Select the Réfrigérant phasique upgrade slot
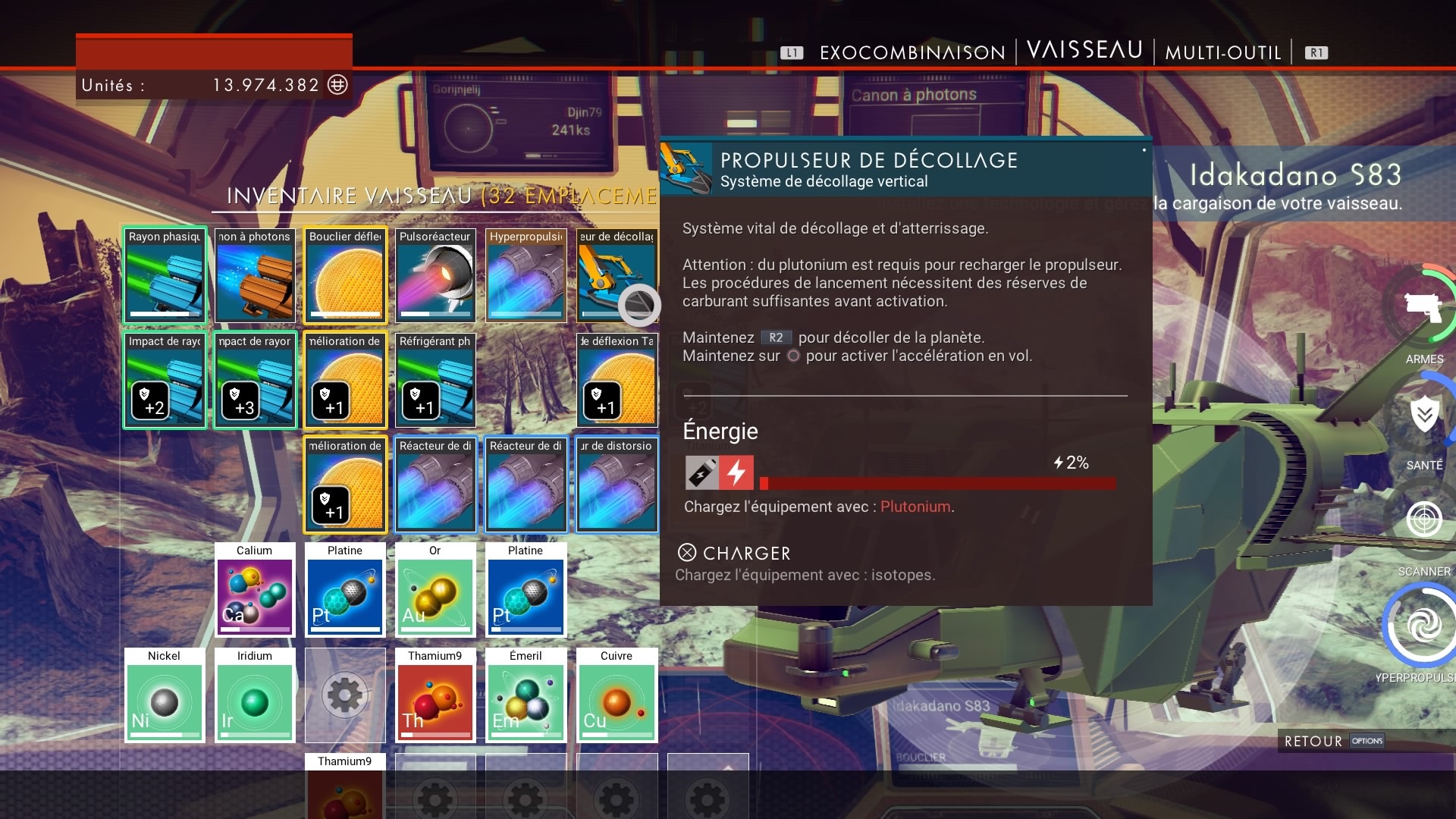Viewport: 1456px width, 819px height. (x=435, y=380)
